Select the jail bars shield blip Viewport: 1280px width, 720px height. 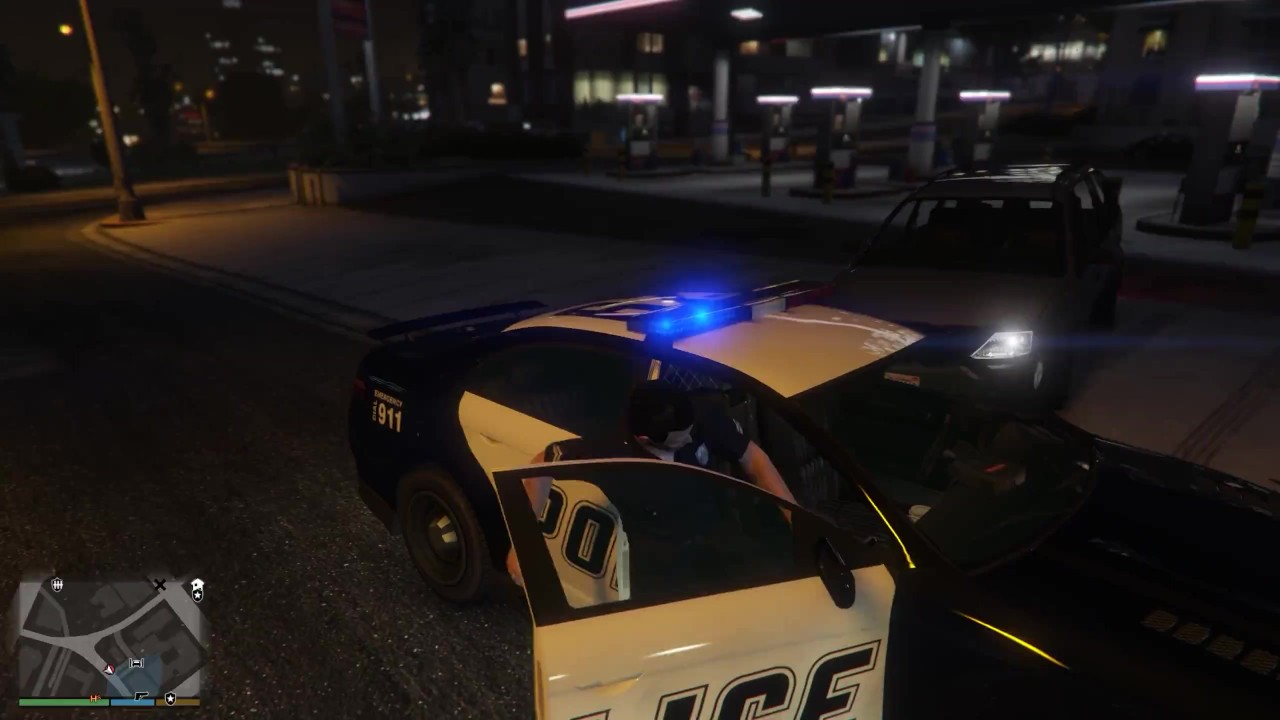point(57,584)
